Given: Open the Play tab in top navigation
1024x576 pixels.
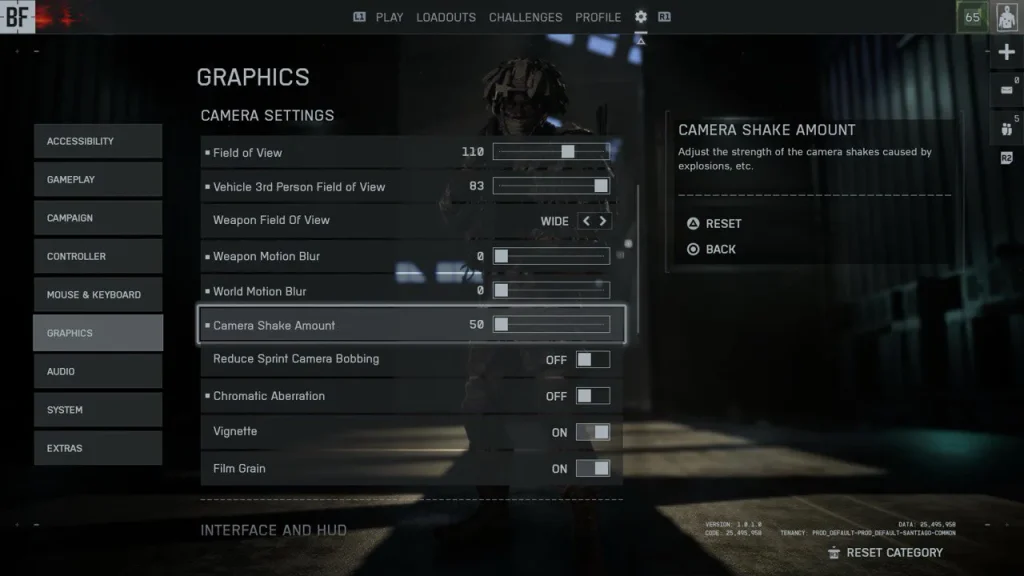Looking at the screenshot, I should (x=389, y=17).
